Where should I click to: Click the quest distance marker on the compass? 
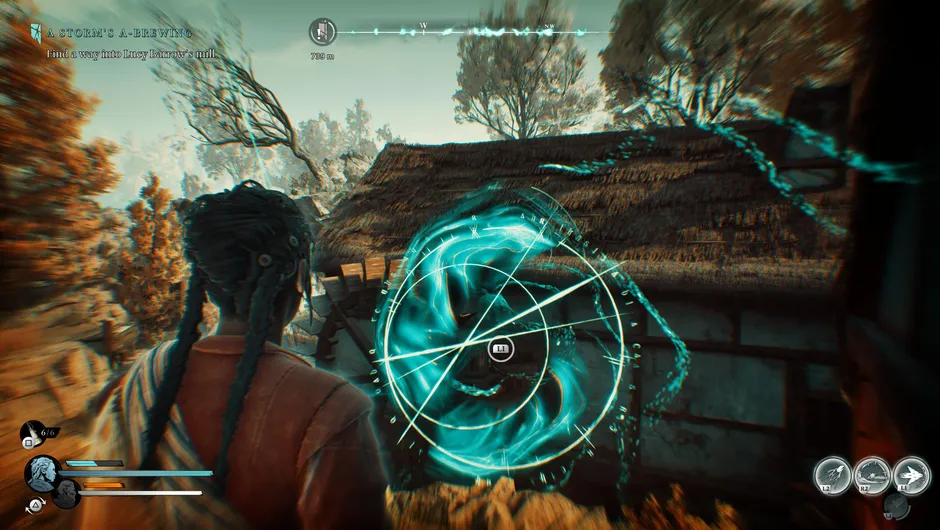click(x=323, y=32)
